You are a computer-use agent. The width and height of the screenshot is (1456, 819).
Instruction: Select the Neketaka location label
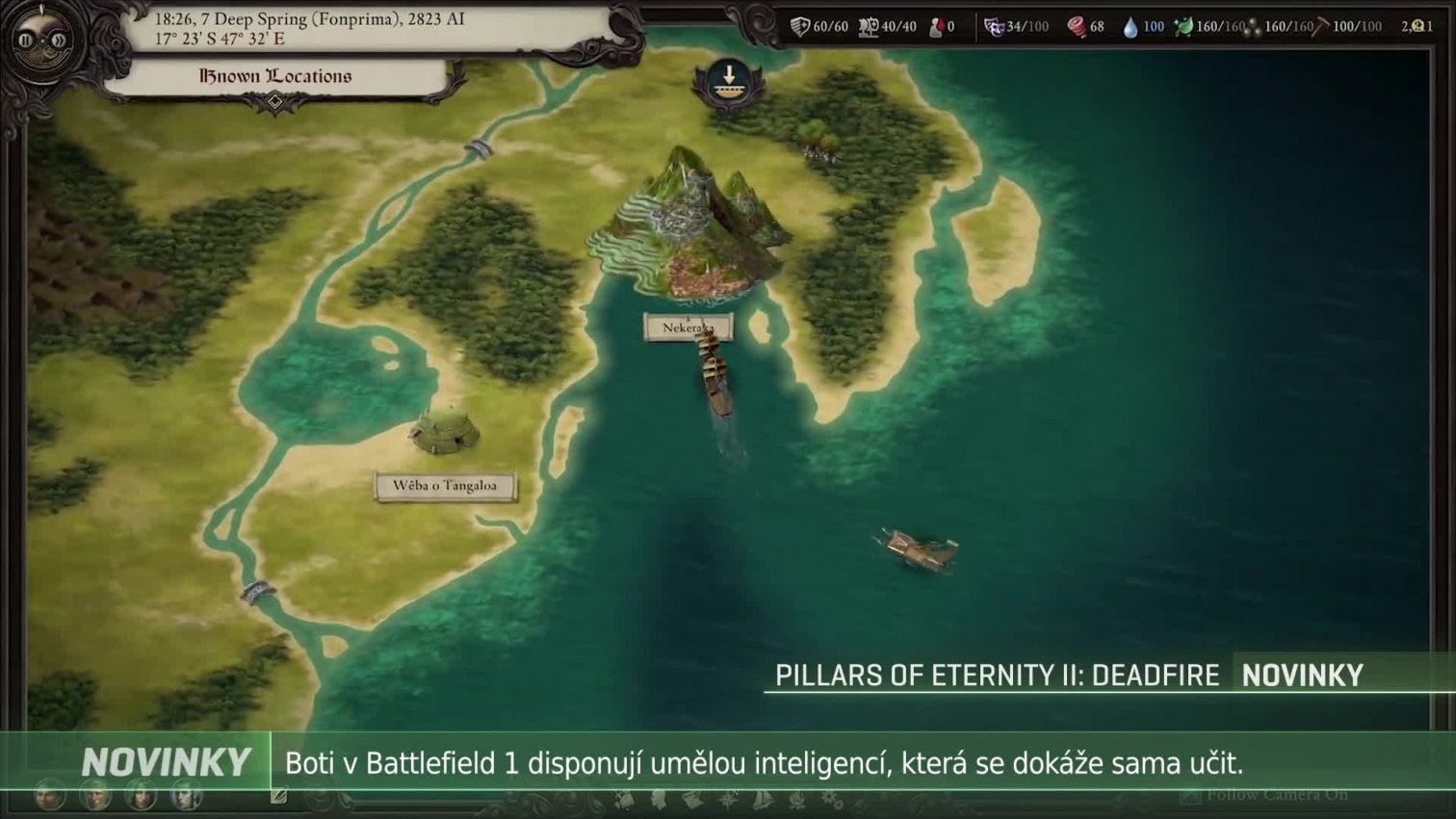coord(688,328)
